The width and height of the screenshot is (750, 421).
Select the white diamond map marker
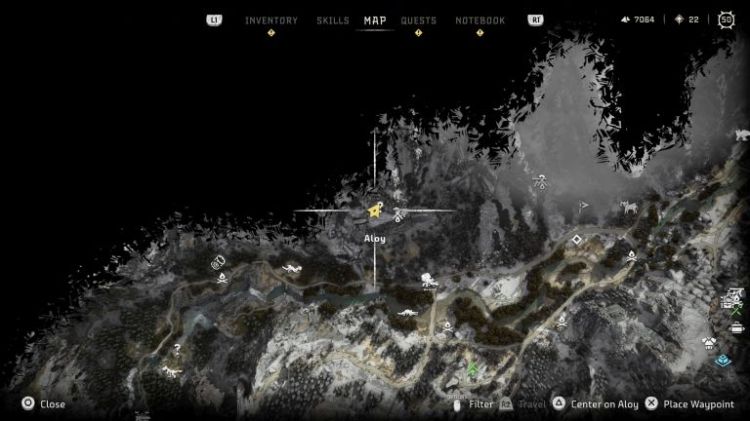coord(577,240)
